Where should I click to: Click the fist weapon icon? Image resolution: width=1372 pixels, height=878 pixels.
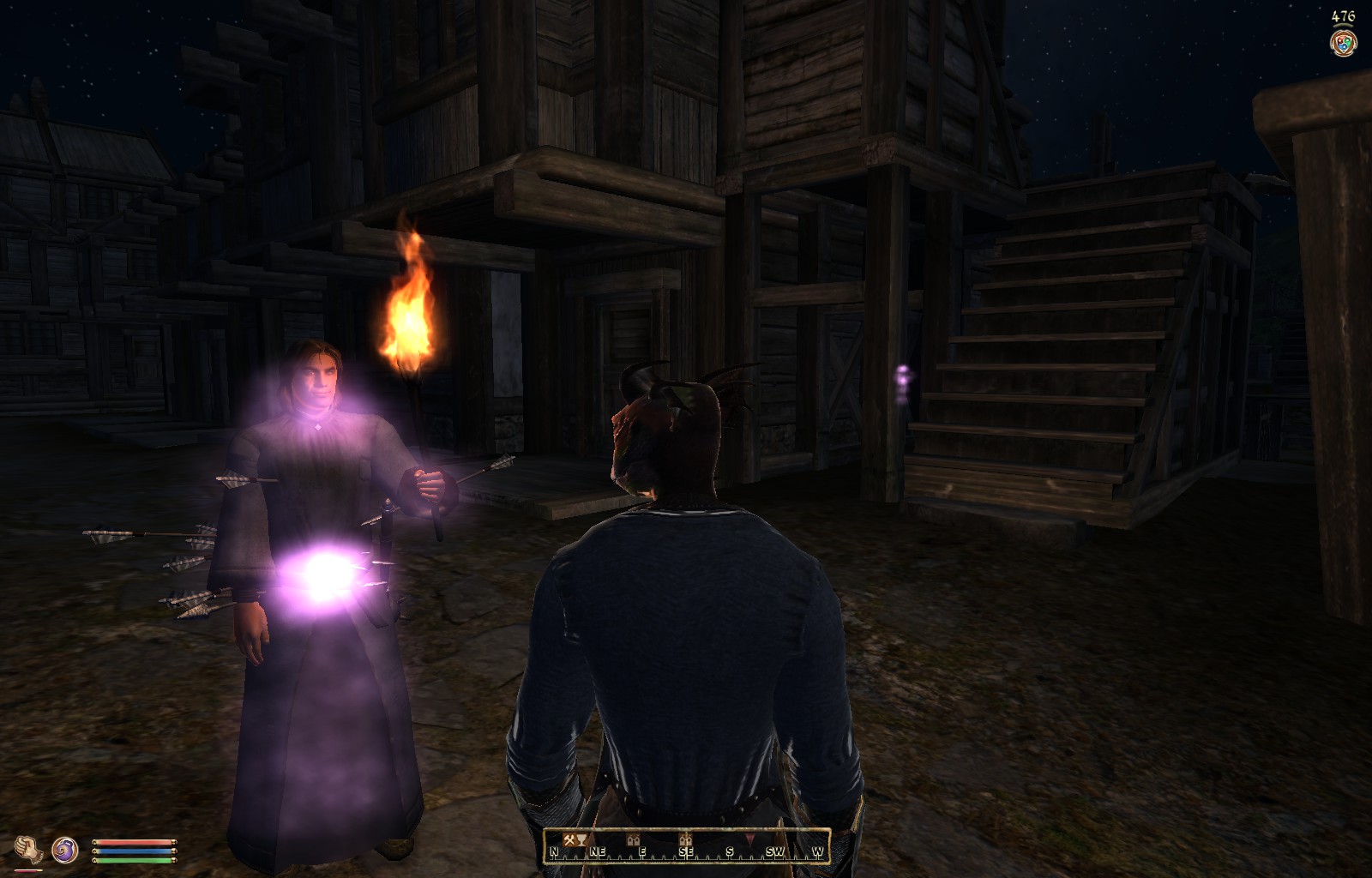(x=28, y=849)
